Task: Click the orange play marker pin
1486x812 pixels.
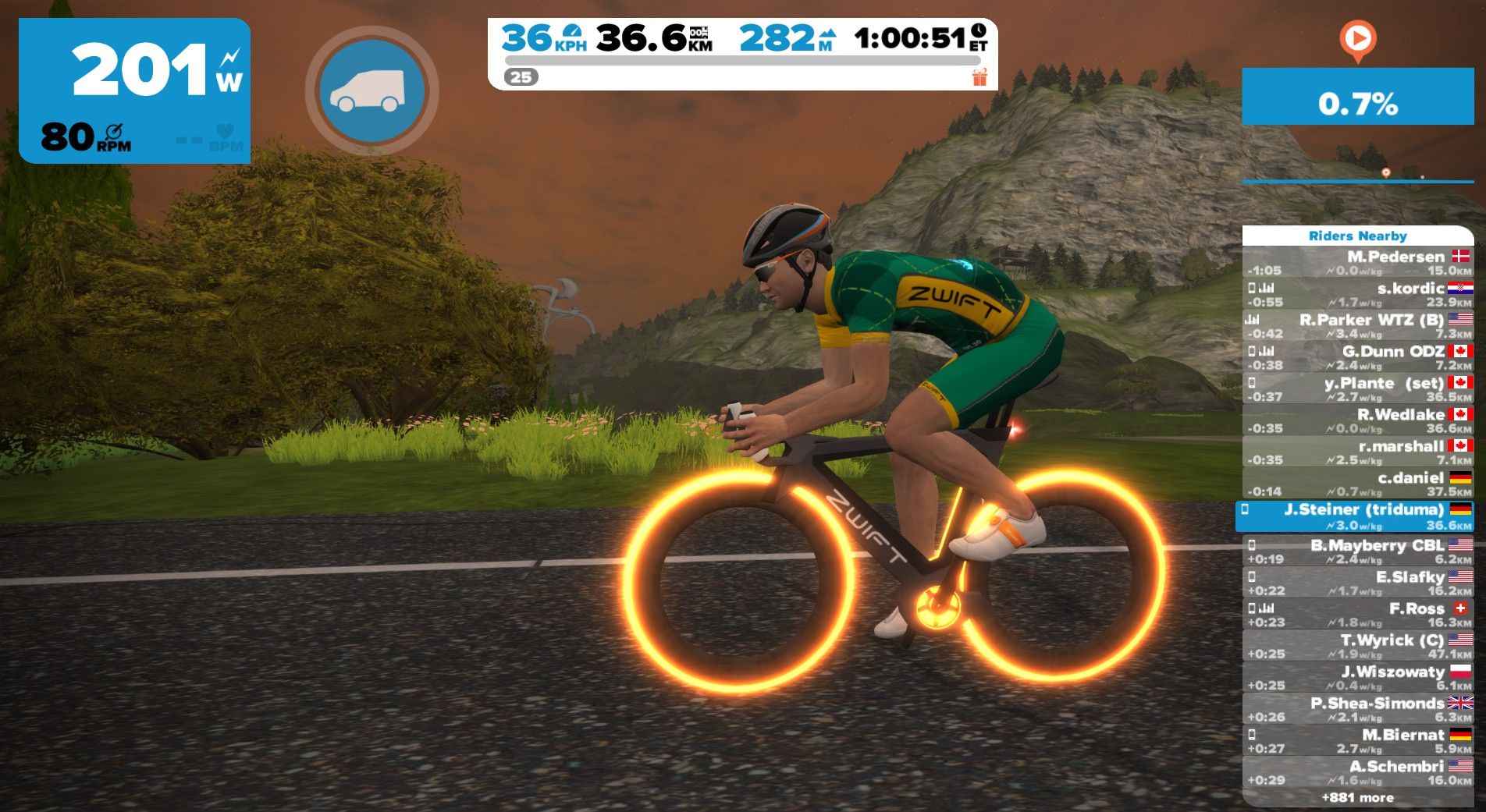Action: point(1357,39)
